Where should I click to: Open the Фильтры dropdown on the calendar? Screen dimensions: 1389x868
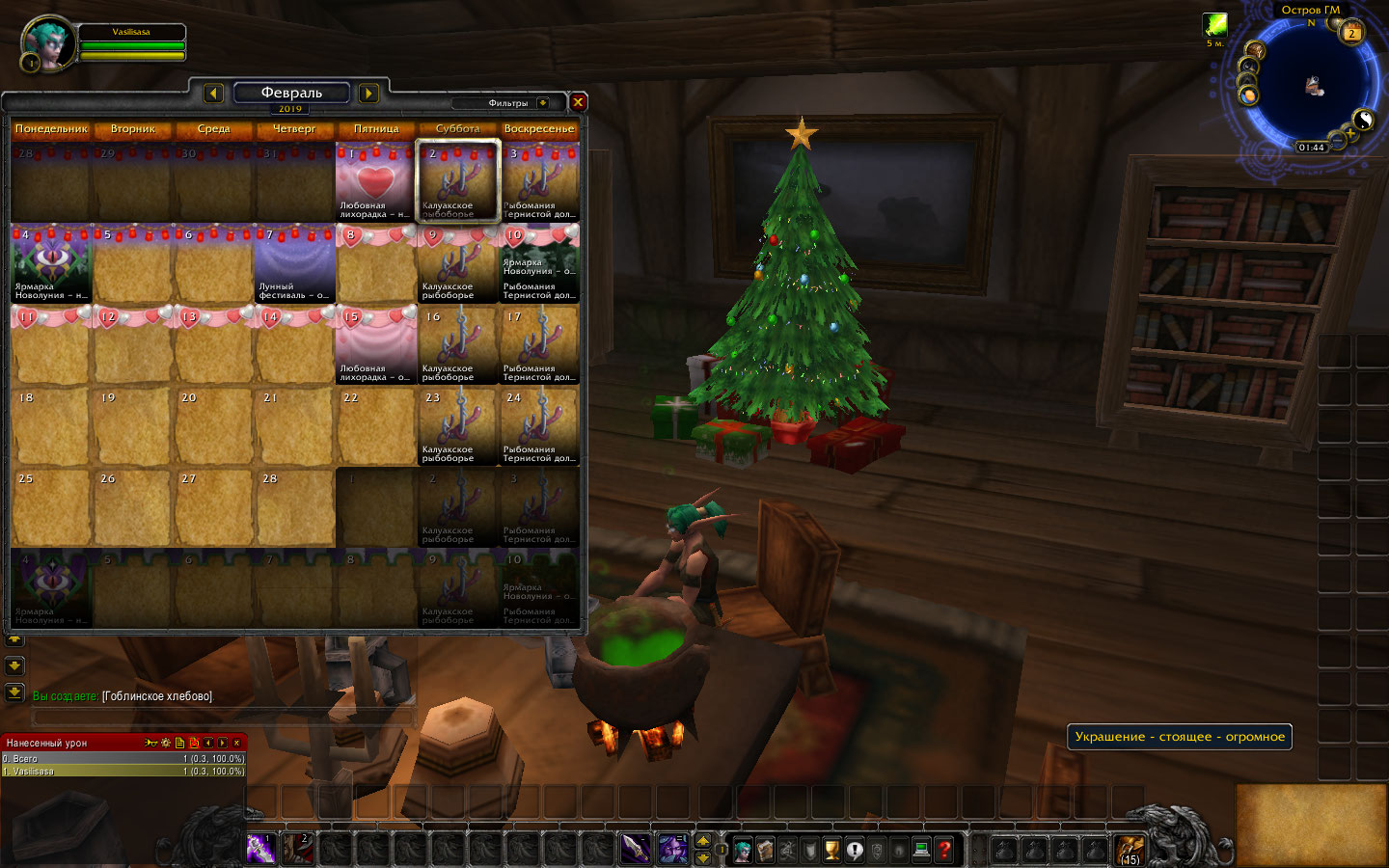[515, 102]
